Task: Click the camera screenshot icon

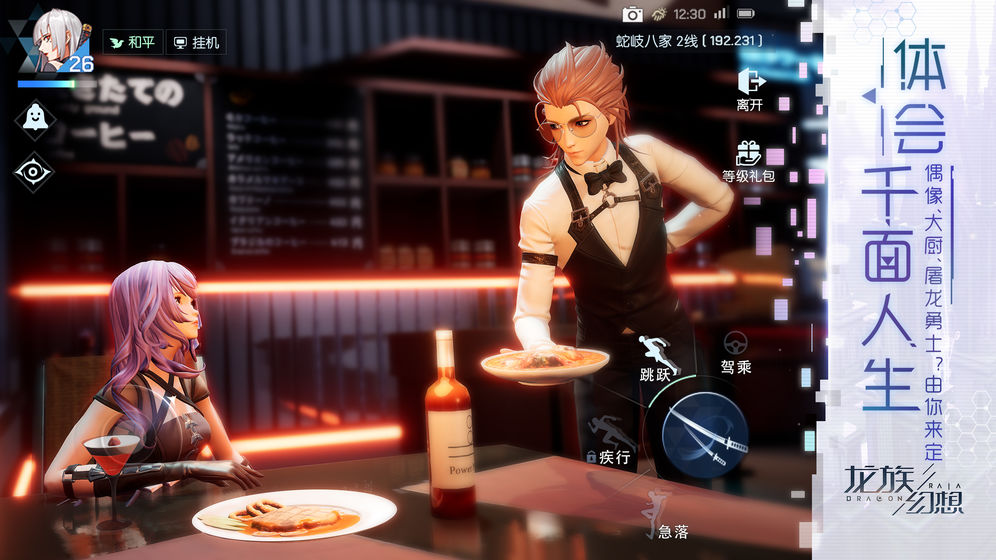Action: 632,14
